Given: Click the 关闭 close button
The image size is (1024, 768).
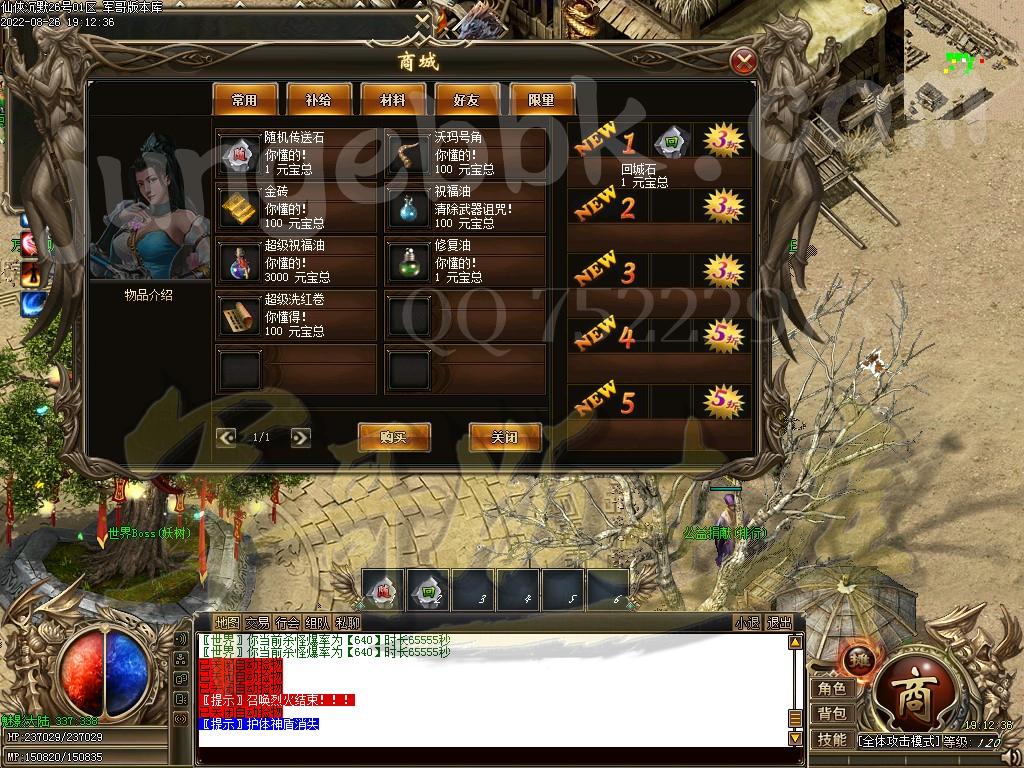Looking at the screenshot, I should tap(505, 437).
